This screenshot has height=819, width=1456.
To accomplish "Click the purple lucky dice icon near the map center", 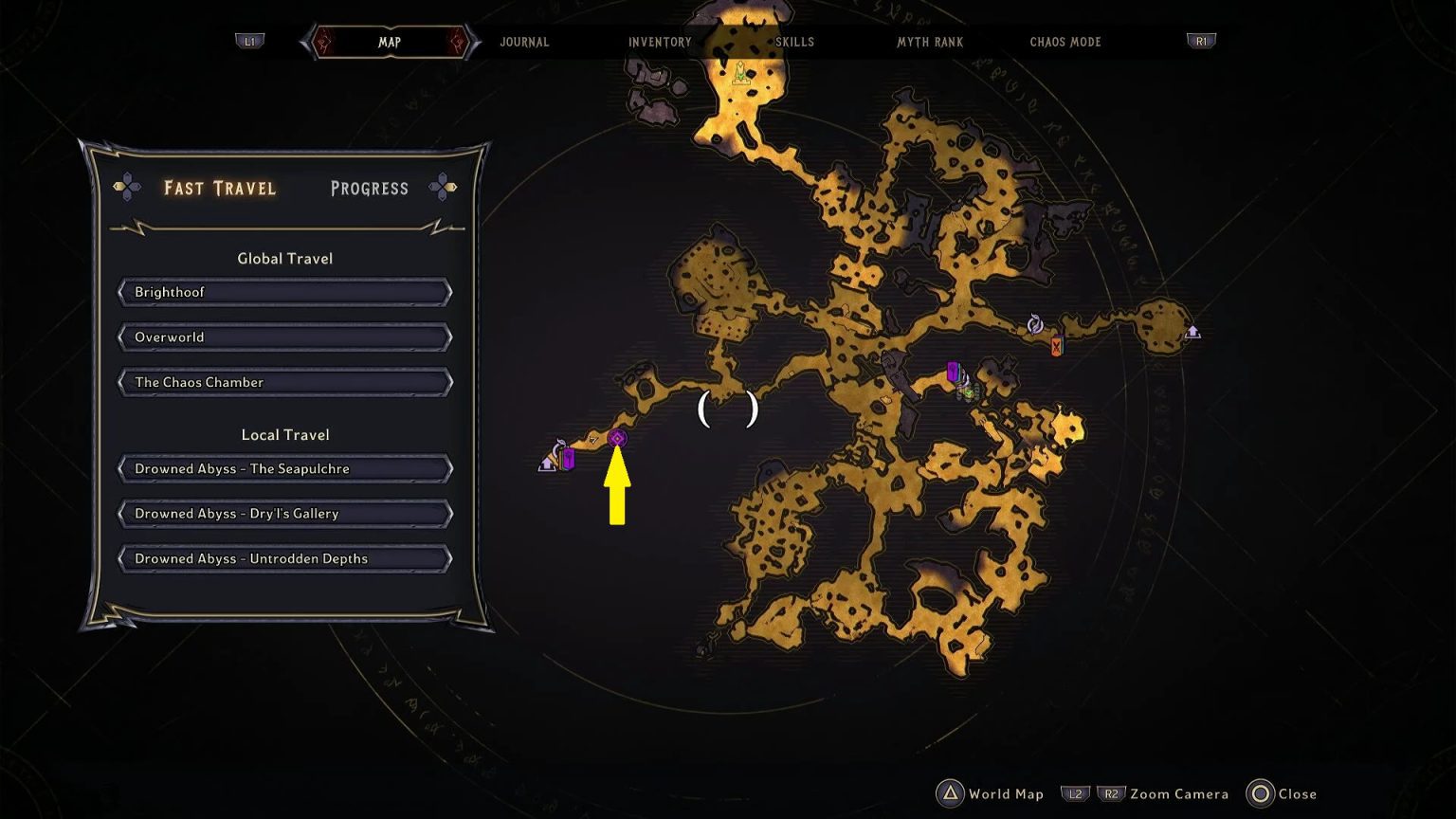I will click(x=952, y=372).
